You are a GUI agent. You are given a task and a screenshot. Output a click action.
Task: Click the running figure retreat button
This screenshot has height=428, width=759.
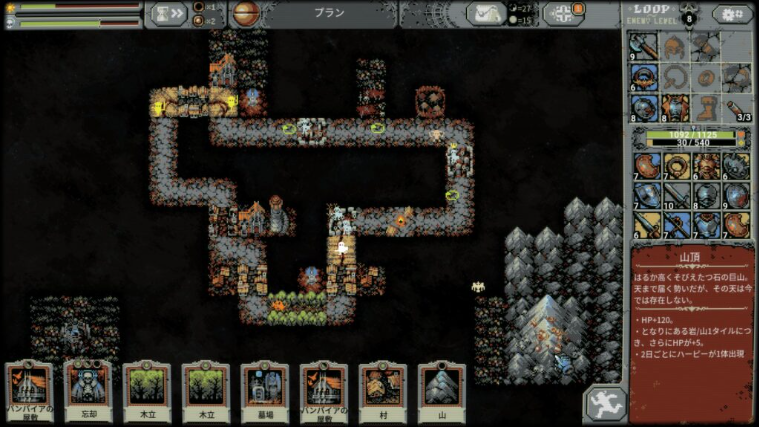tap(605, 403)
